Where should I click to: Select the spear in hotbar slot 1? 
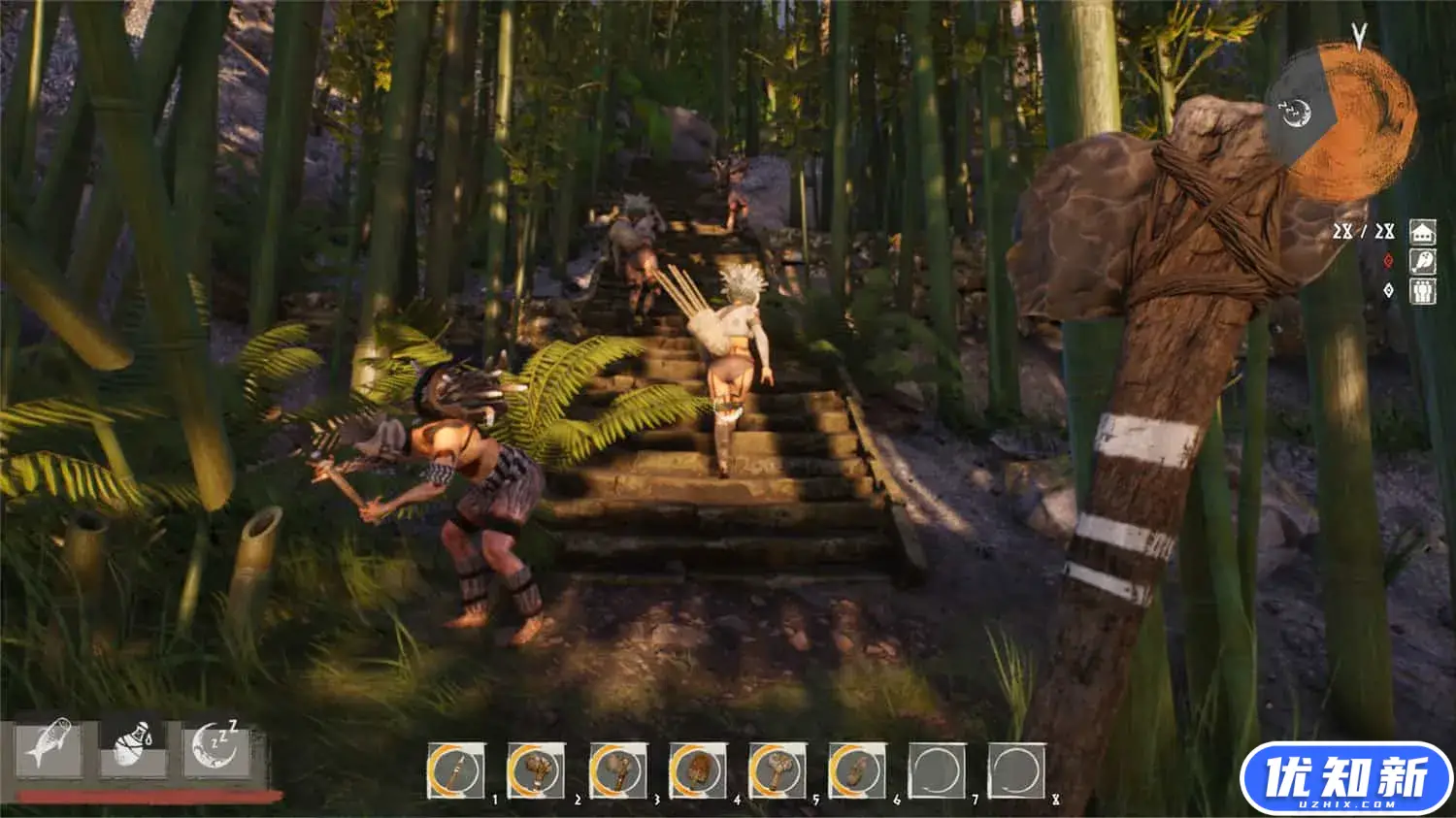click(455, 771)
